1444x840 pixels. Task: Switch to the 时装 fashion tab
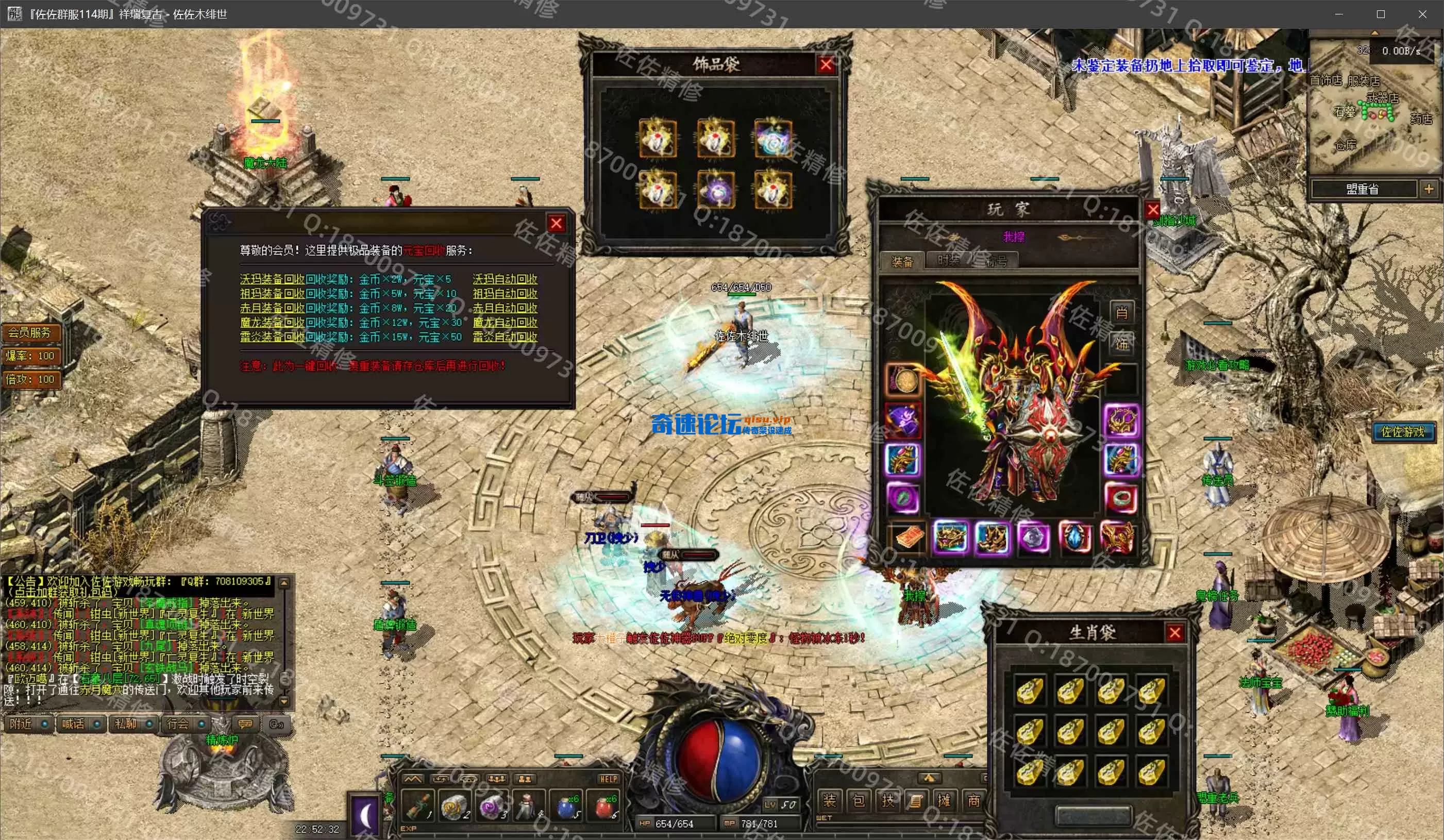click(x=948, y=261)
